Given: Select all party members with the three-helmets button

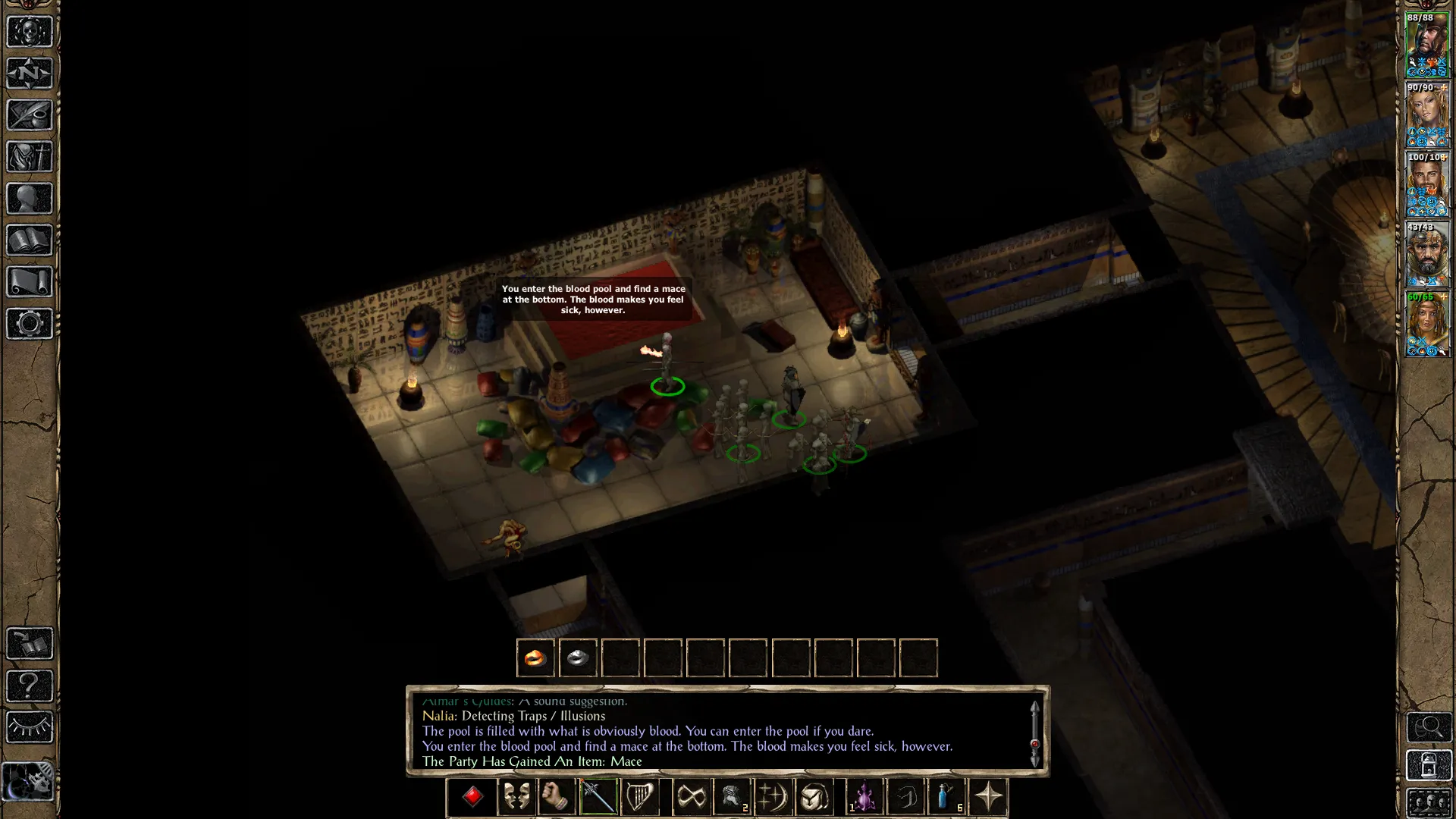Looking at the screenshot, I should (1429, 804).
